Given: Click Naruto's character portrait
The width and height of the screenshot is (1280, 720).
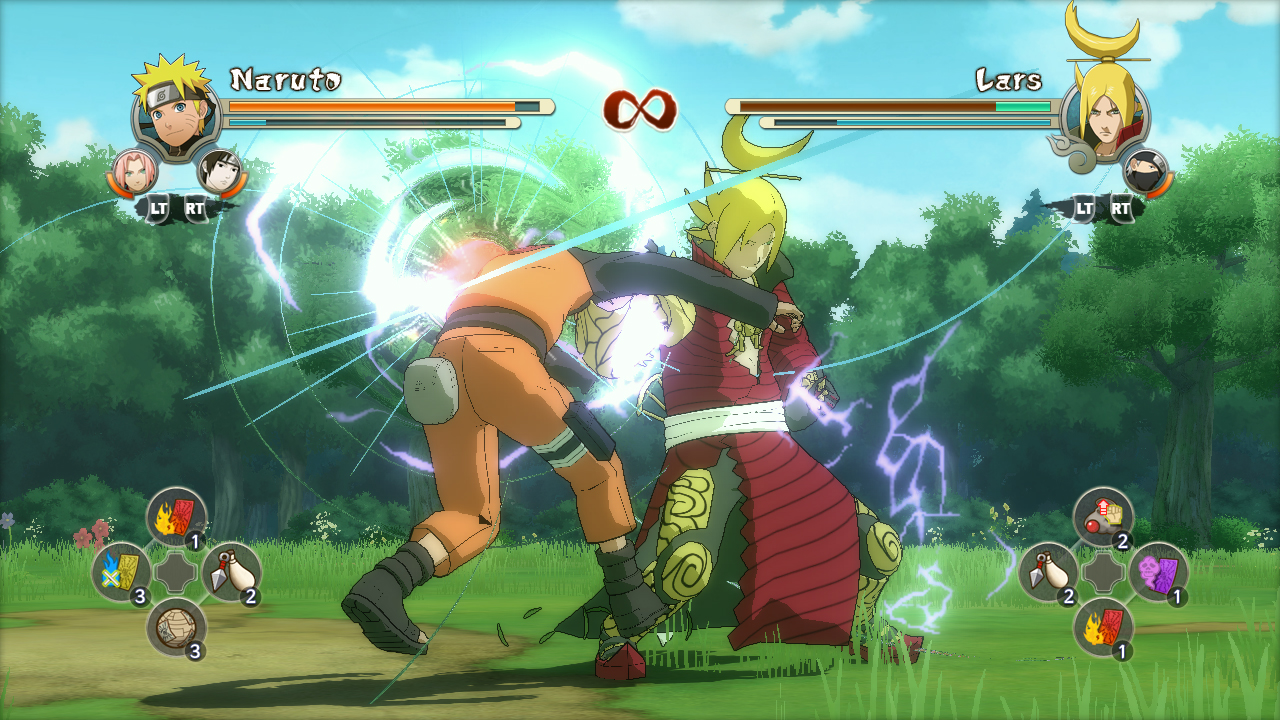Looking at the screenshot, I should point(176,110).
